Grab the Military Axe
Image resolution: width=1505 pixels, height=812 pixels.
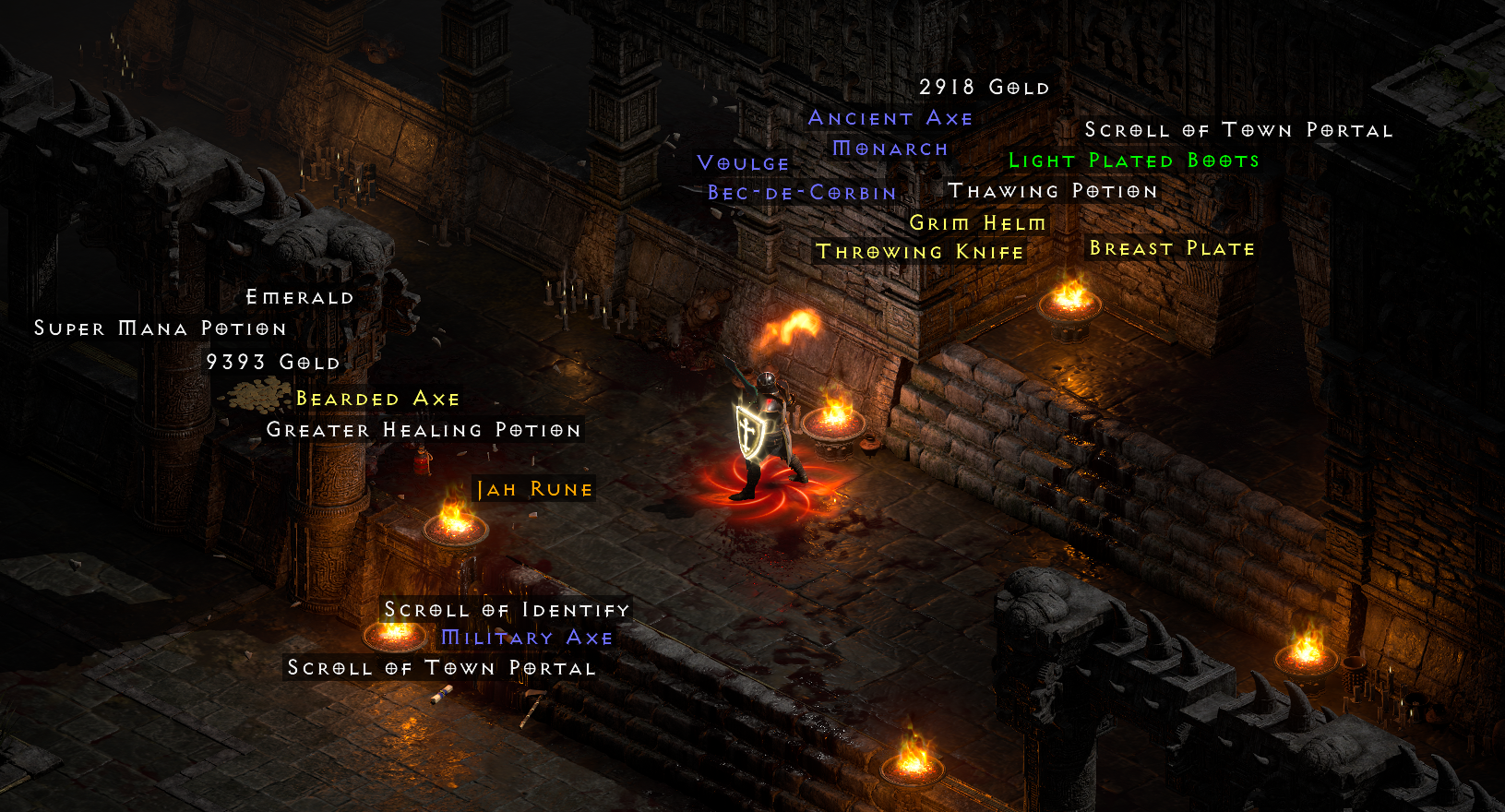coord(527,637)
